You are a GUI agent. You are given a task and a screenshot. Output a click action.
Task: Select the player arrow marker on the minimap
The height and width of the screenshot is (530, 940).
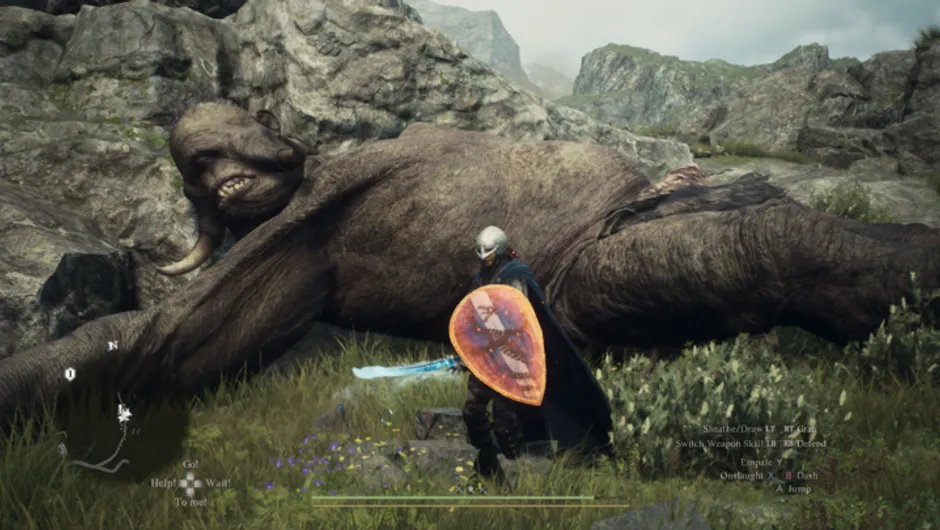(125, 411)
